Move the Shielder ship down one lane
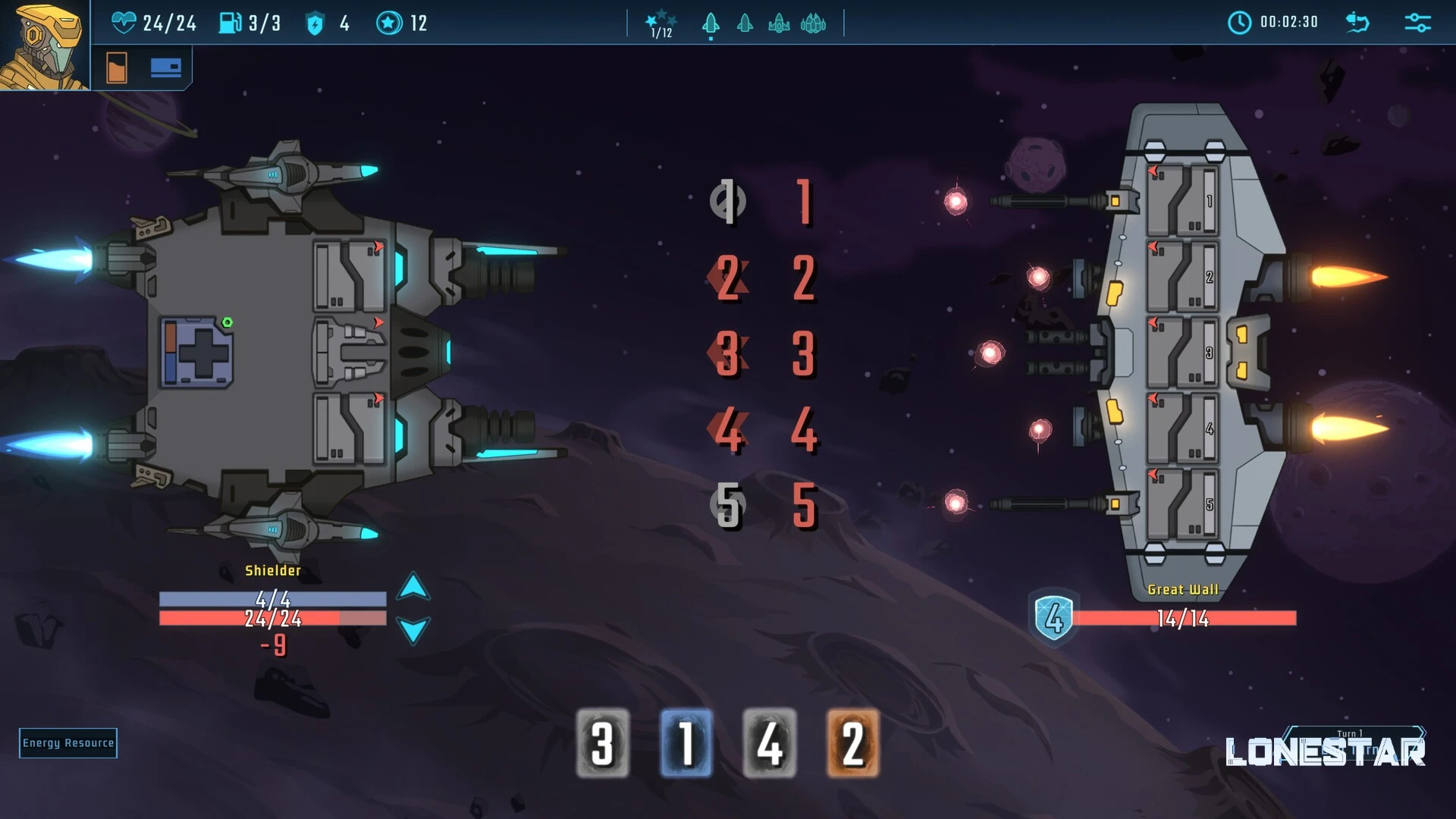1456x819 pixels. [x=413, y=630]
